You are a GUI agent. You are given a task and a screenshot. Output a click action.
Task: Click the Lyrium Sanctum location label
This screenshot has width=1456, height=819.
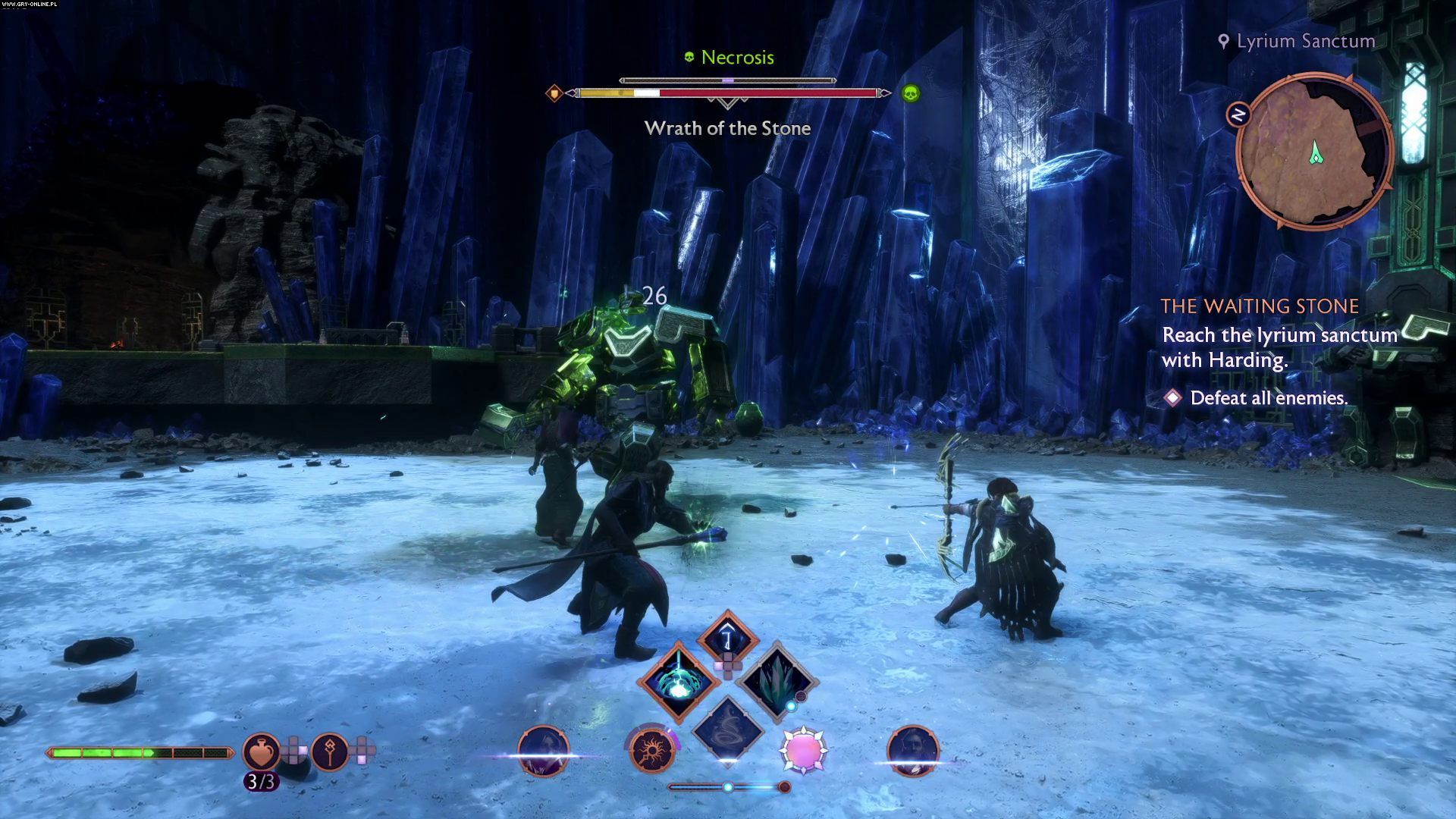[1305, 42]
